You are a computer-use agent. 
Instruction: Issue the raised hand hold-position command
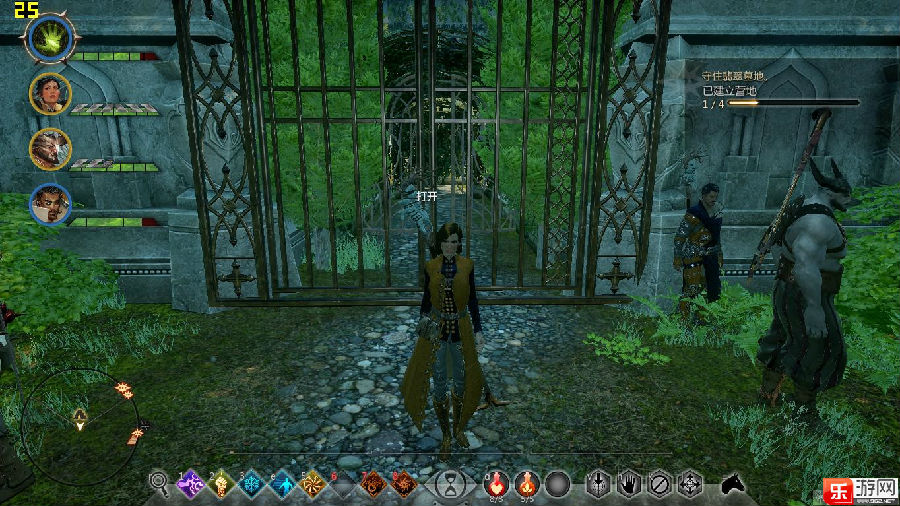pyautogui.click(x=628, y=485)
